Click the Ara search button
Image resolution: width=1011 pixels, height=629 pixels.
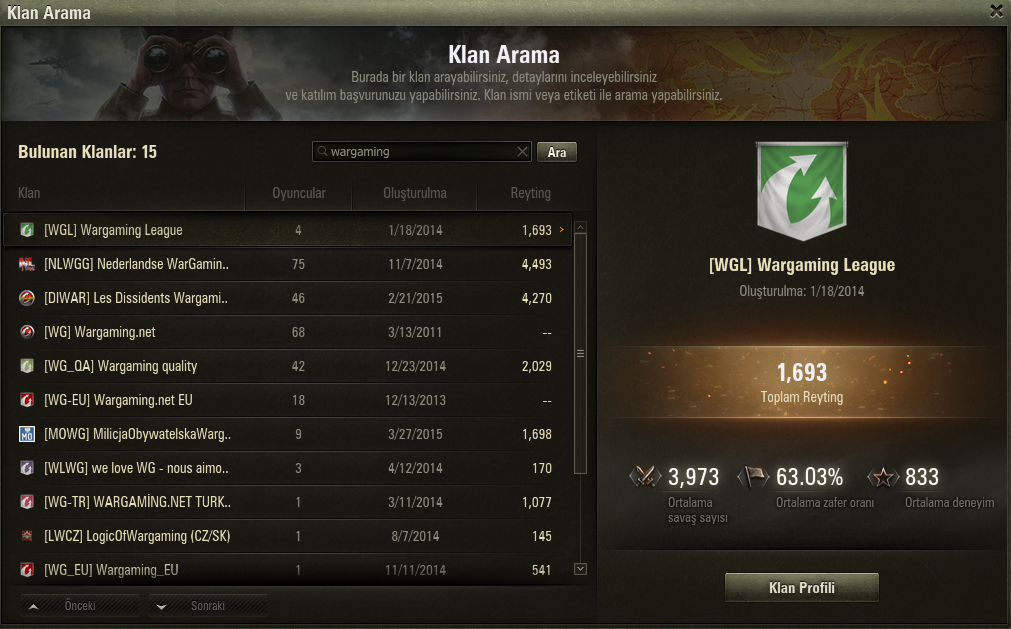pos(557,152)
